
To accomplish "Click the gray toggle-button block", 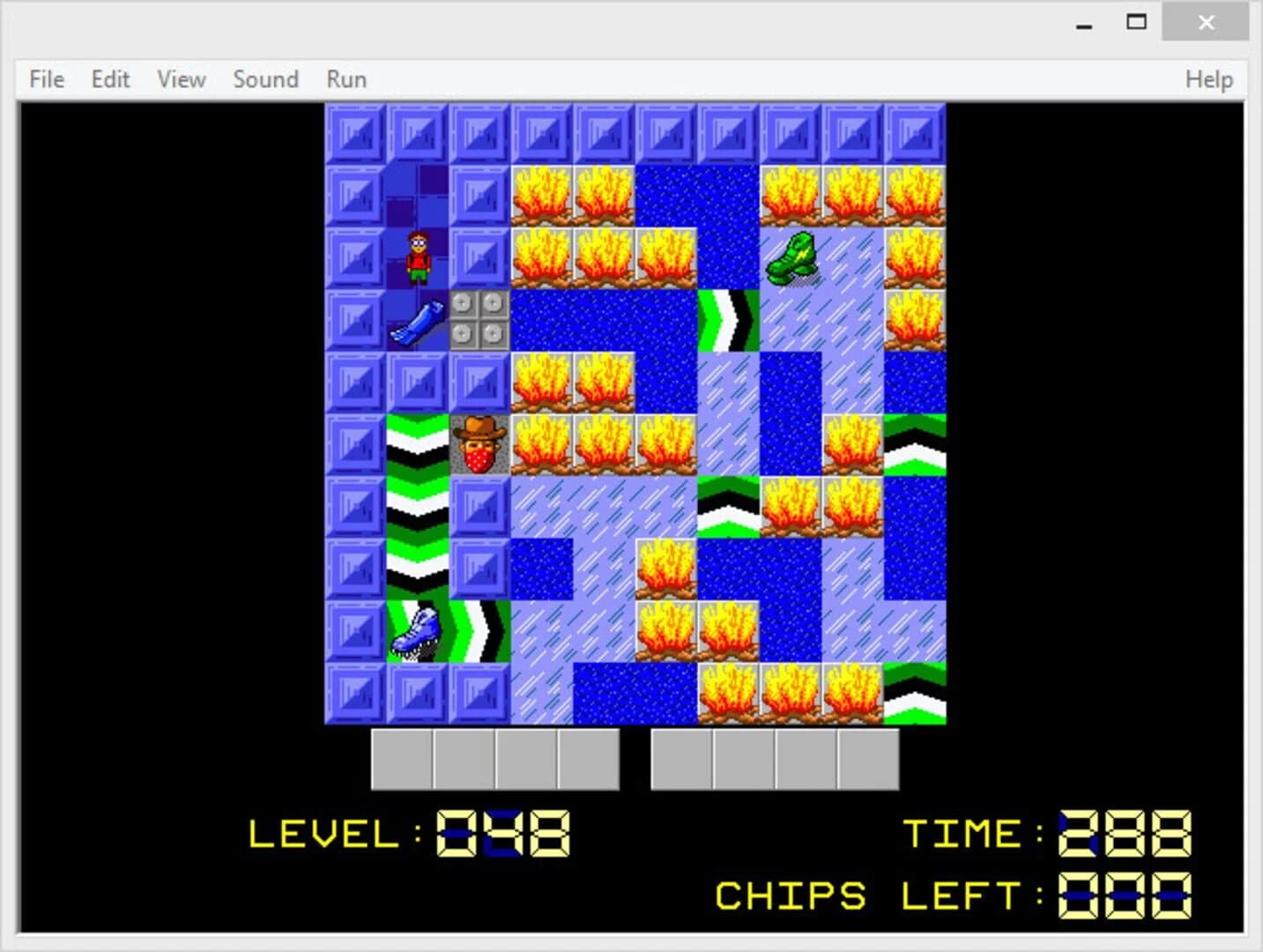I will pos(479,320).
